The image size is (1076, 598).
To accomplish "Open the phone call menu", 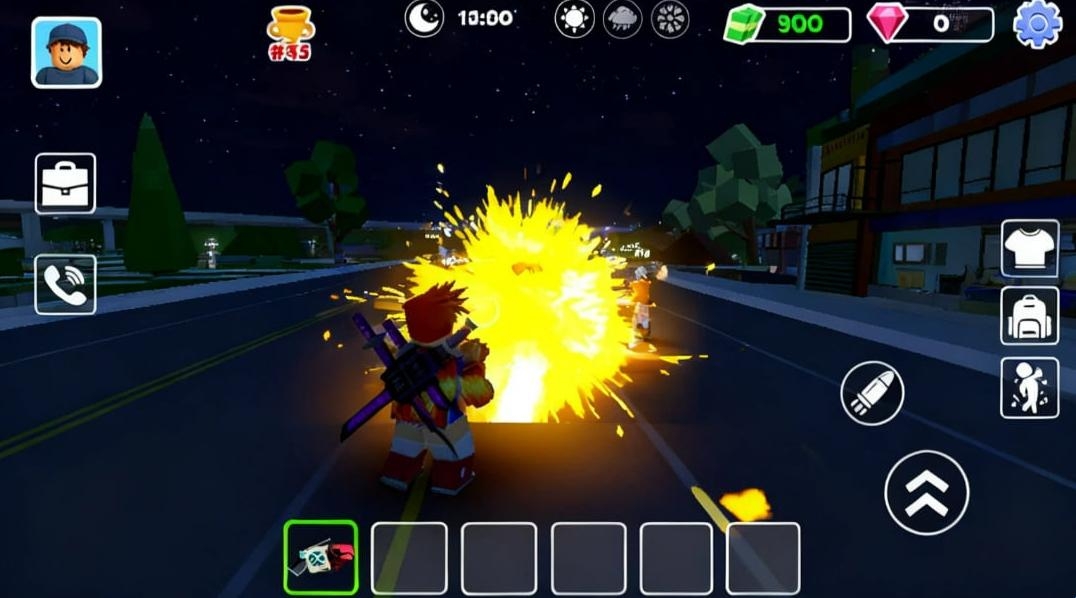I will [x=66, y=285].
